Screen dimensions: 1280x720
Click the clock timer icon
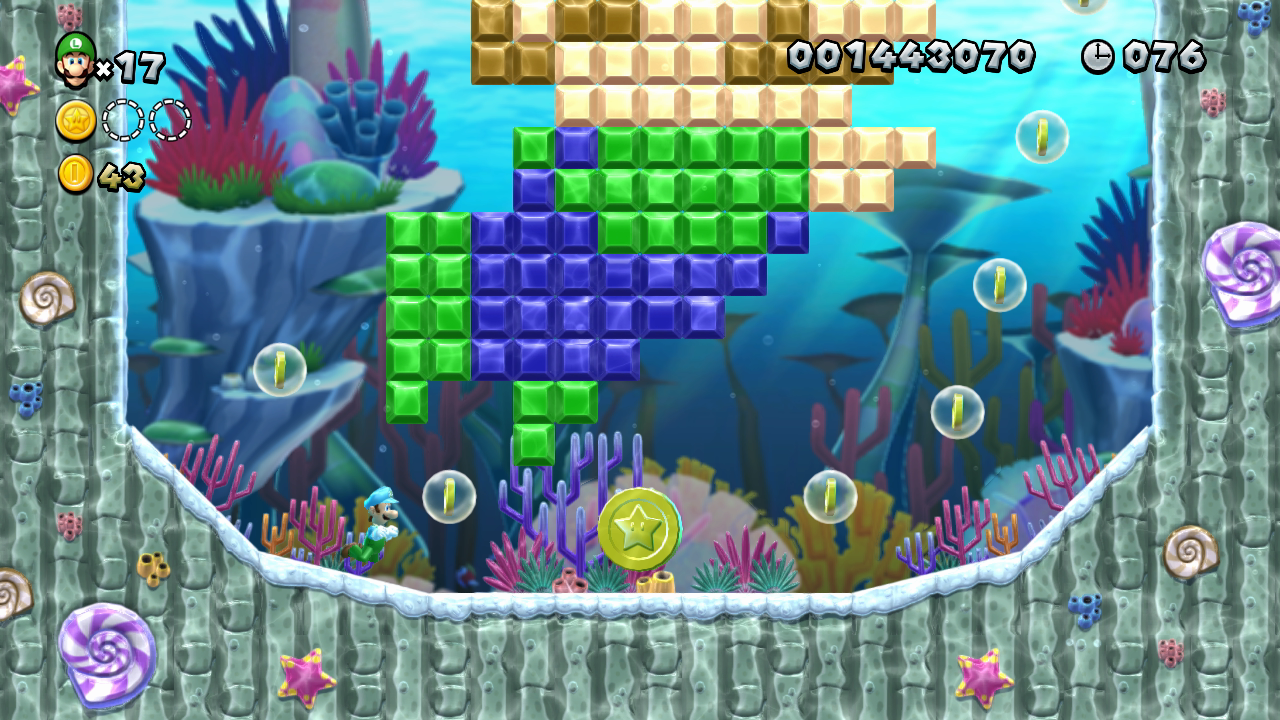pyautogui.click(x=1096, y=55)
